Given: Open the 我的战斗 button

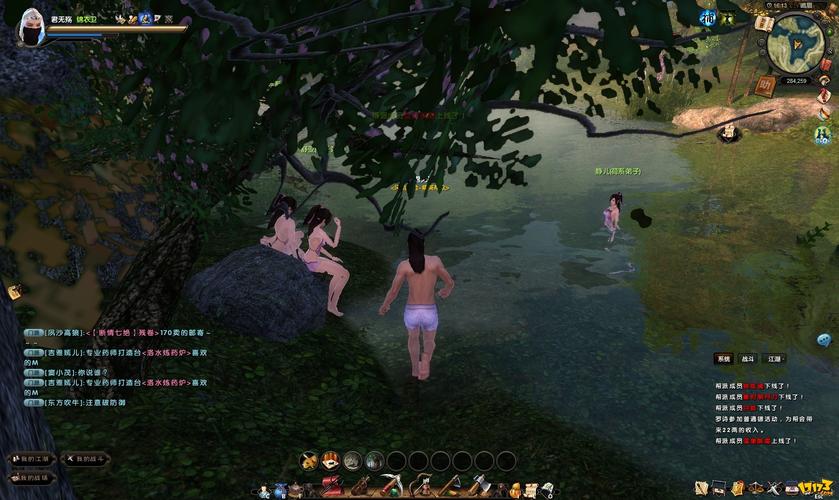Looking at the screenshot, I should pyautogui.click(x=87, y=459).
